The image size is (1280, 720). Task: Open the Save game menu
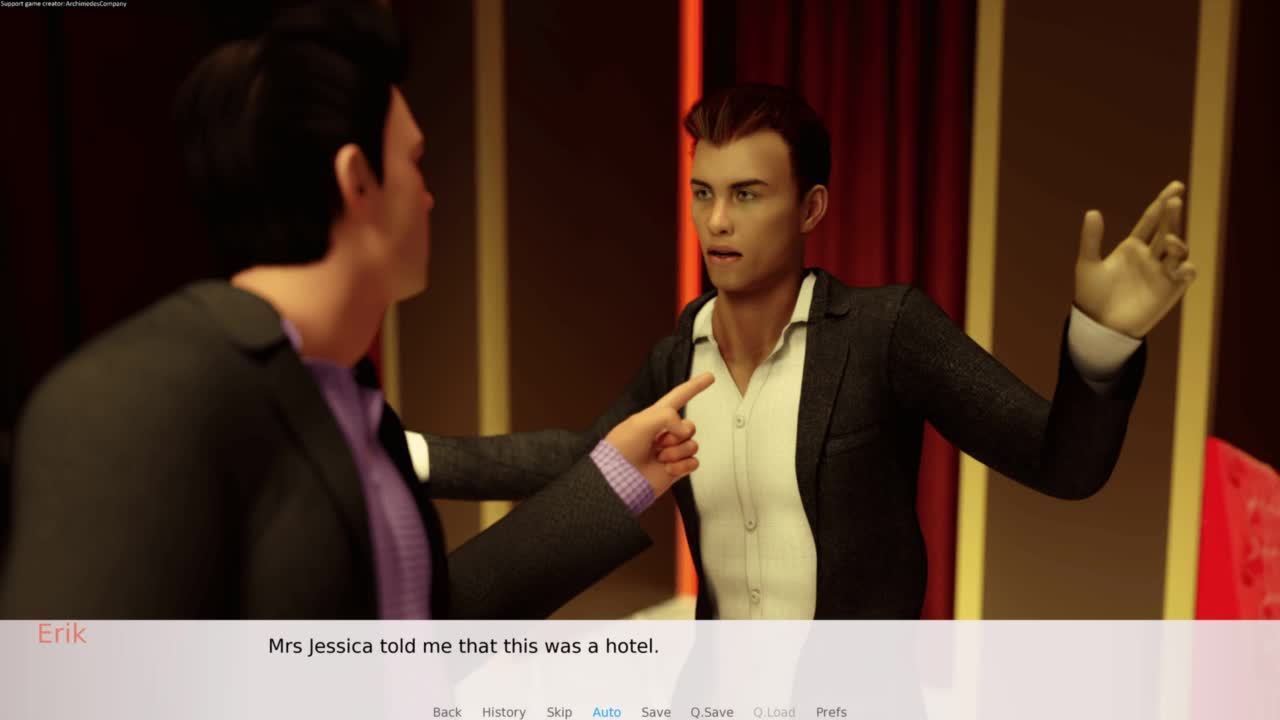(x=656, y=712)
